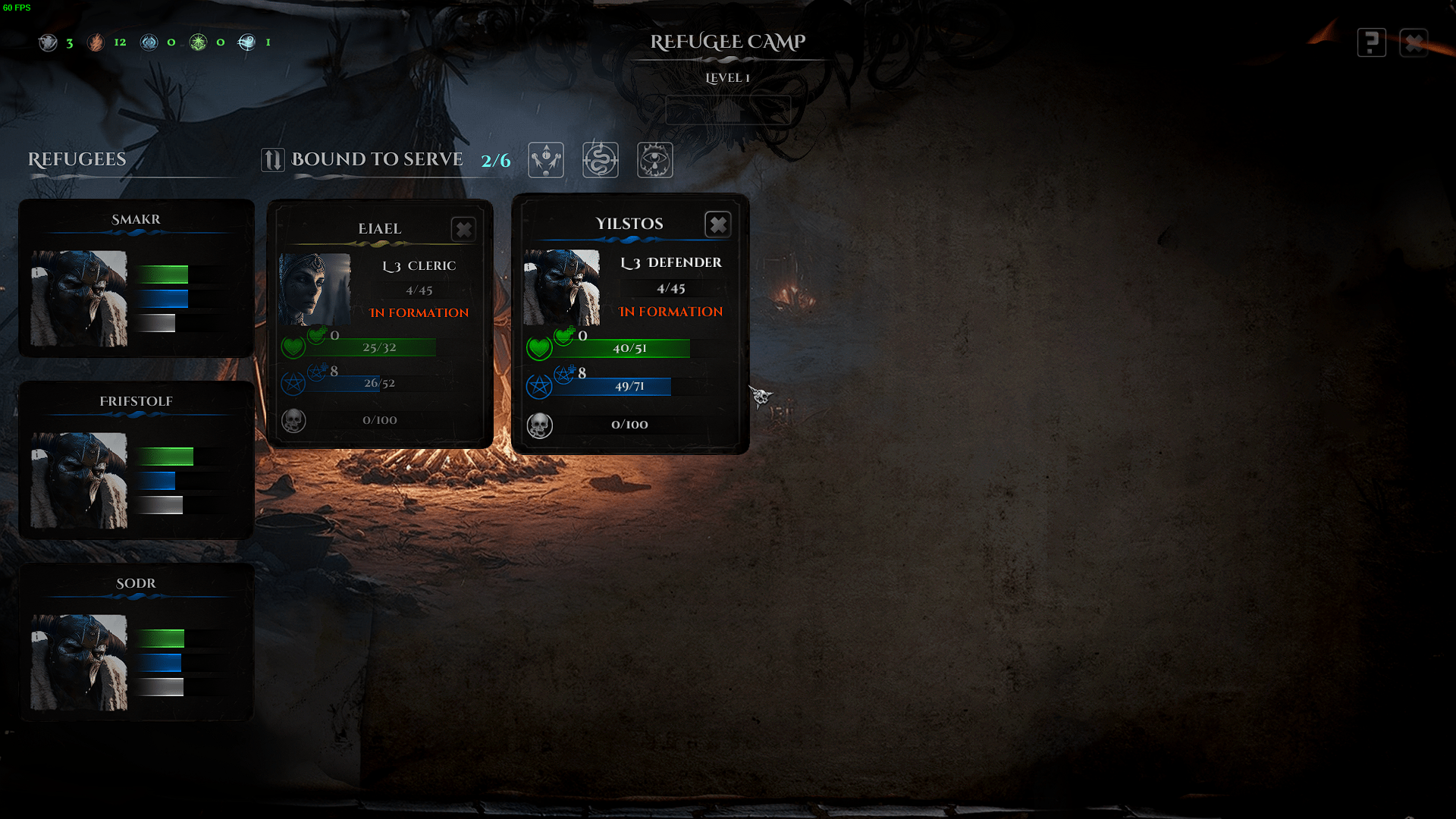Image resolution: width=1456 pixels, height=819 pixels.
Task: Open Eiael's cleric portrait
Action: tap(315, 289)
